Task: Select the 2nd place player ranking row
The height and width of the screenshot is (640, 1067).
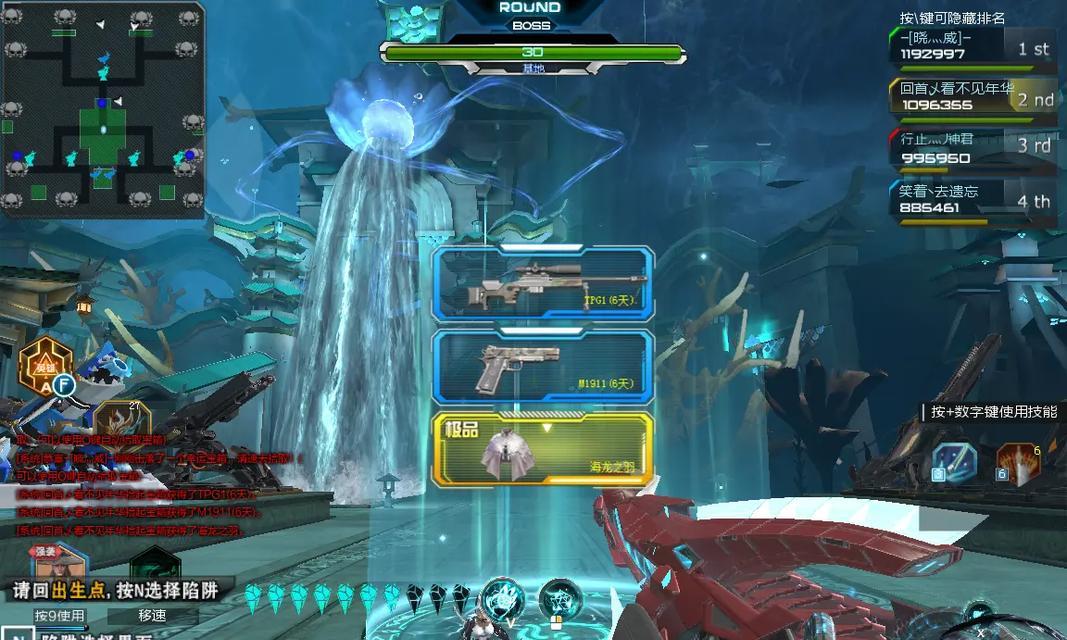Action: [x=970, y=98]
